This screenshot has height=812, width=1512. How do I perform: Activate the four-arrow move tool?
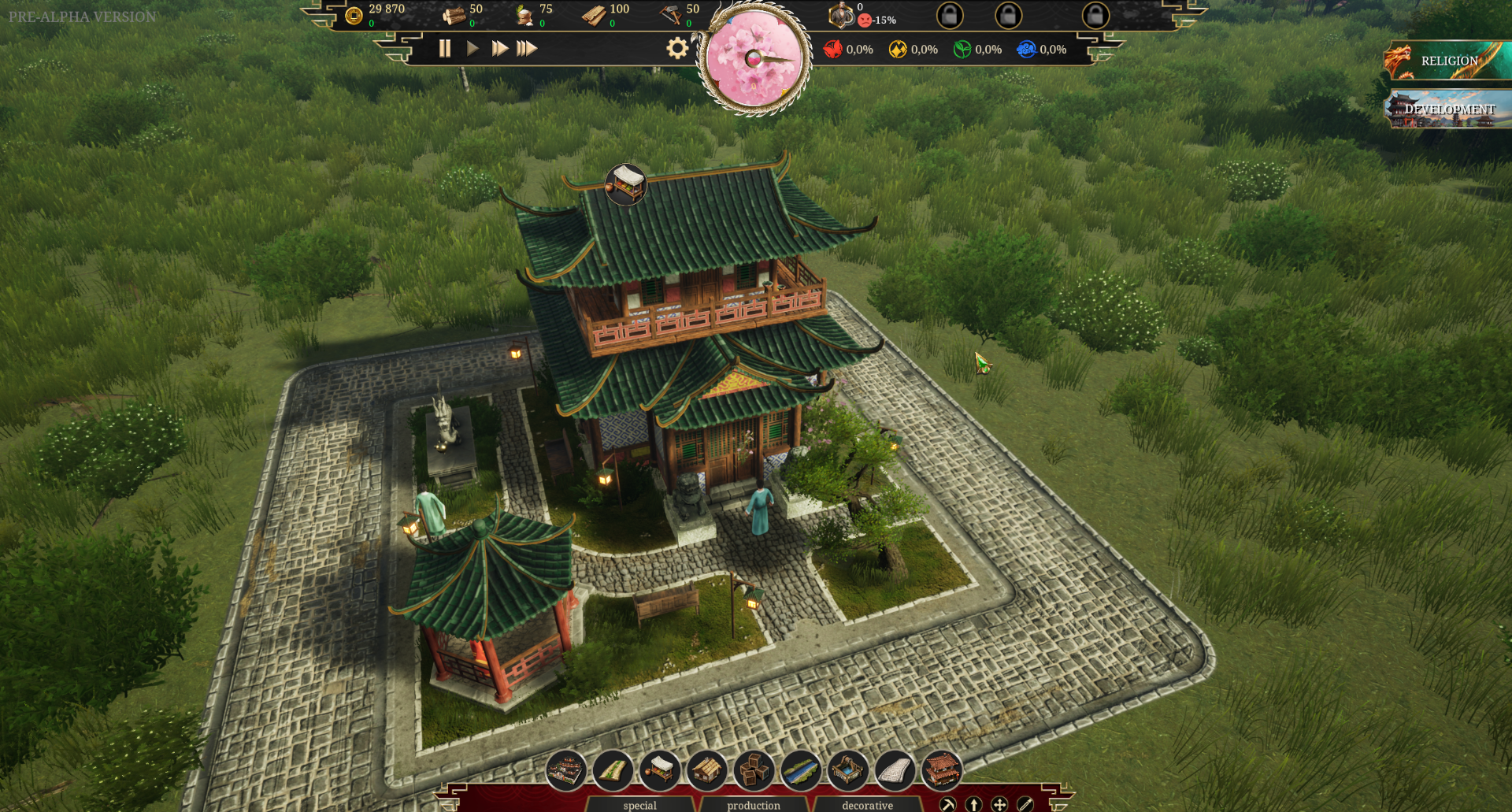[x=999, y=804]
